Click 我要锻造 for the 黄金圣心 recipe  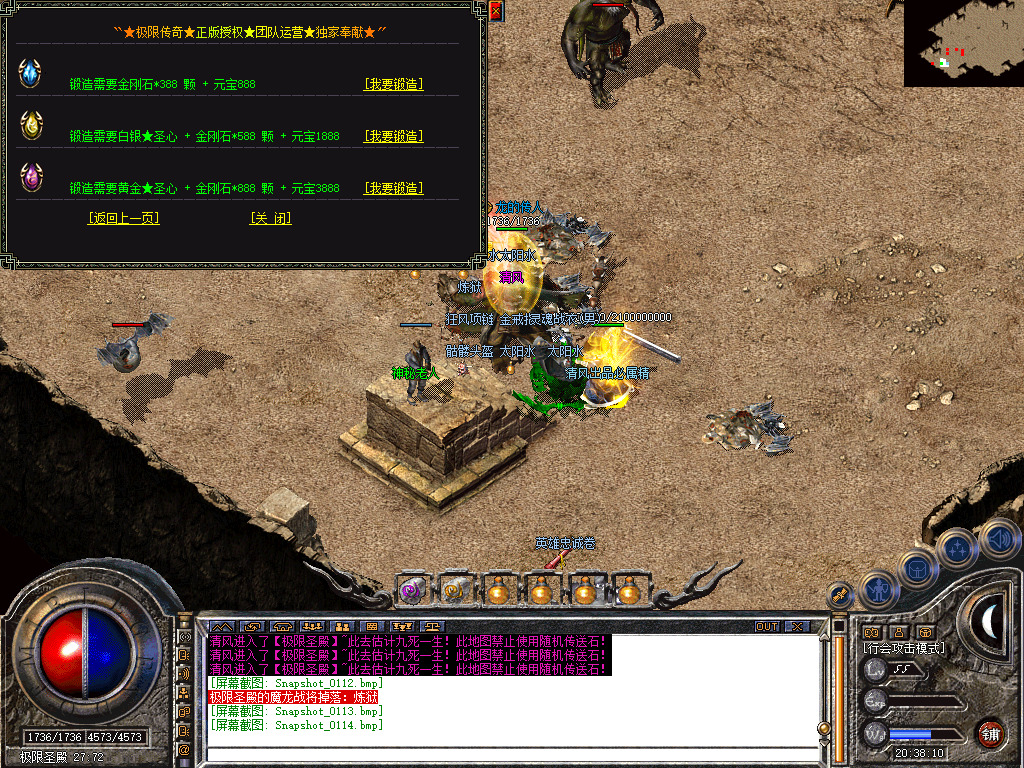(x=393, y=188)
